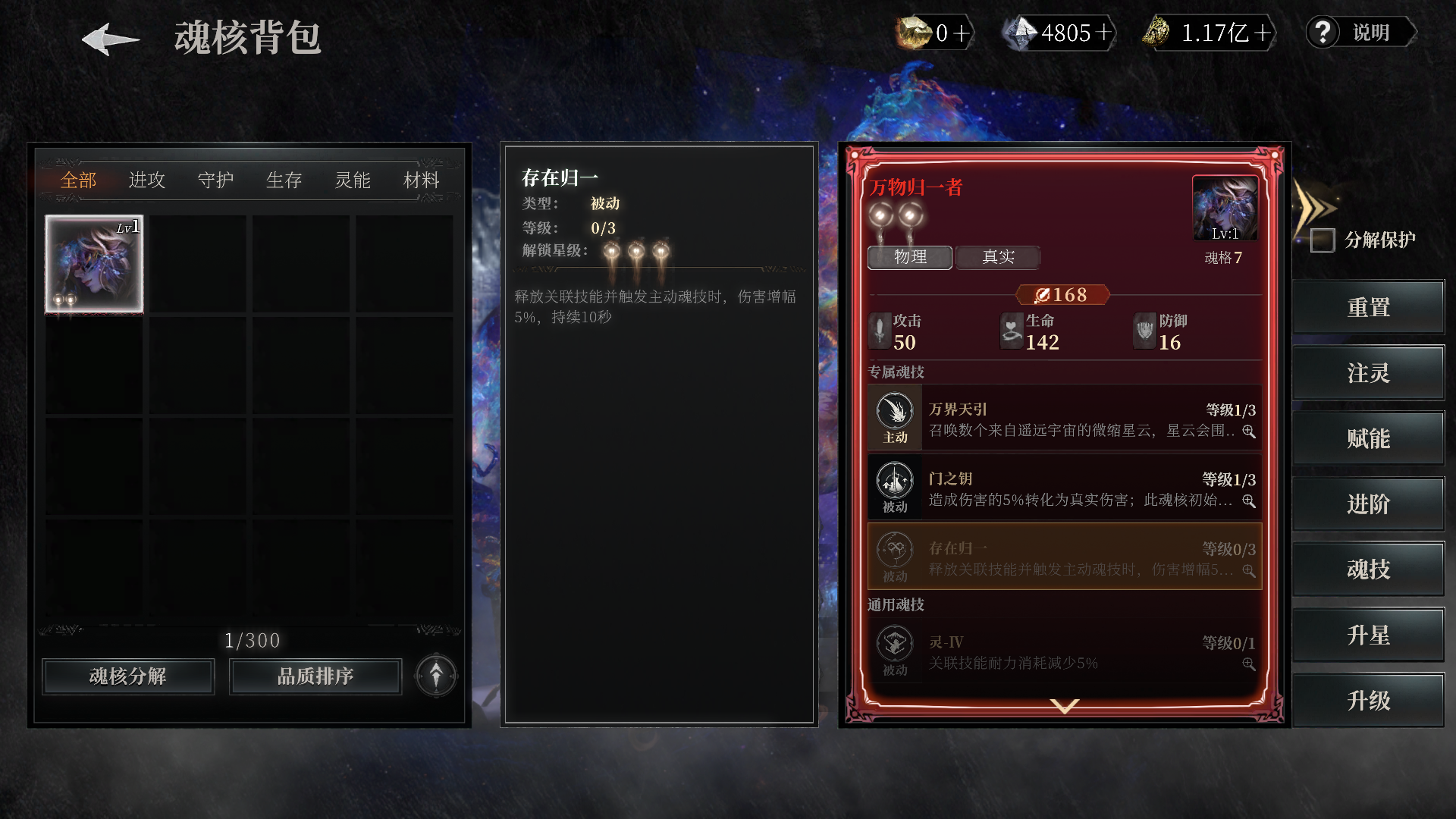Click the sort direction icon beside 品质排序
The height and width of the screenshot is (819, 1456).
436,676
